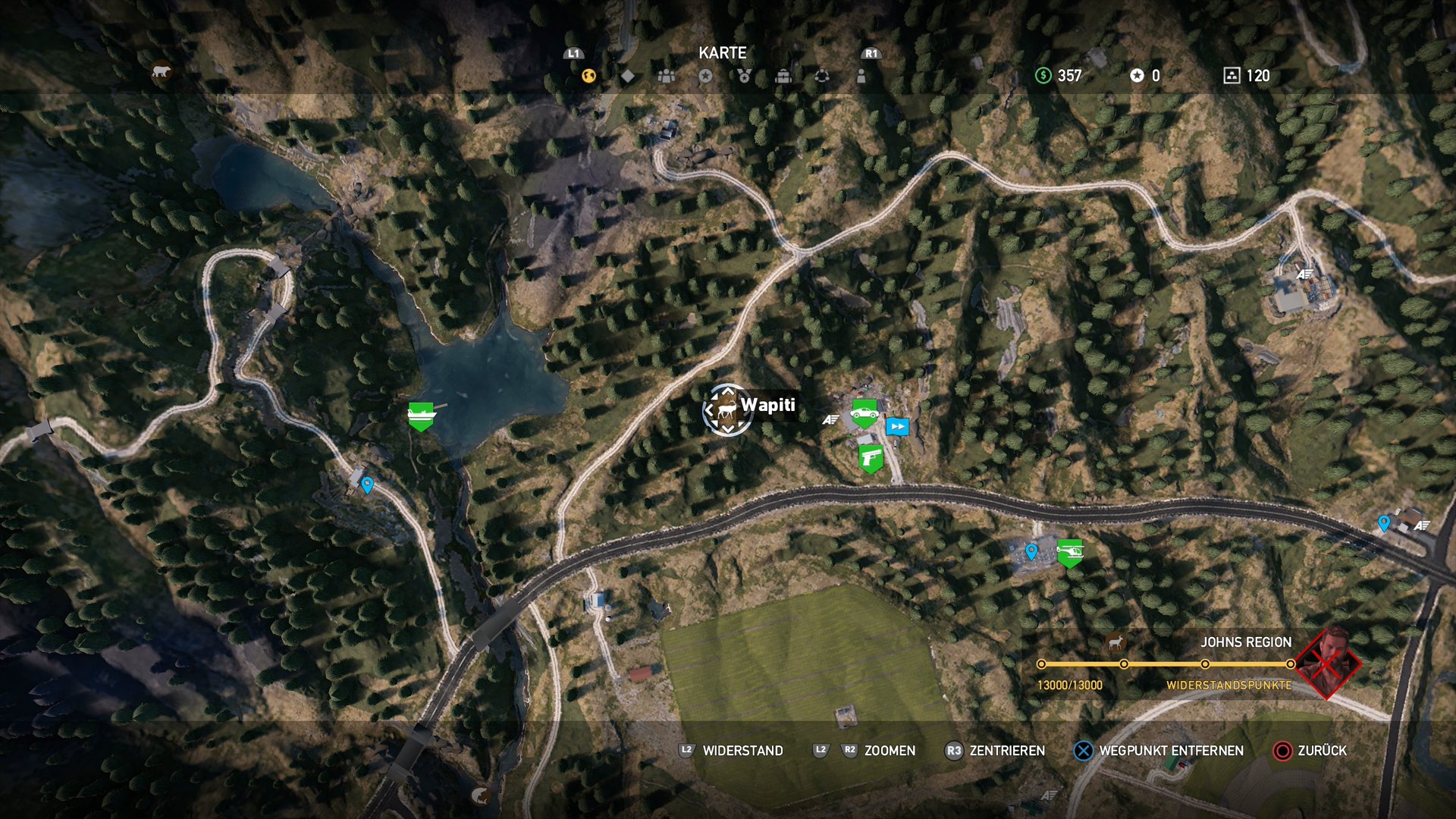Open the three-person group tab
This screenshot has width=1456, height=819.
pyautogui.click(x=667, y=76)
